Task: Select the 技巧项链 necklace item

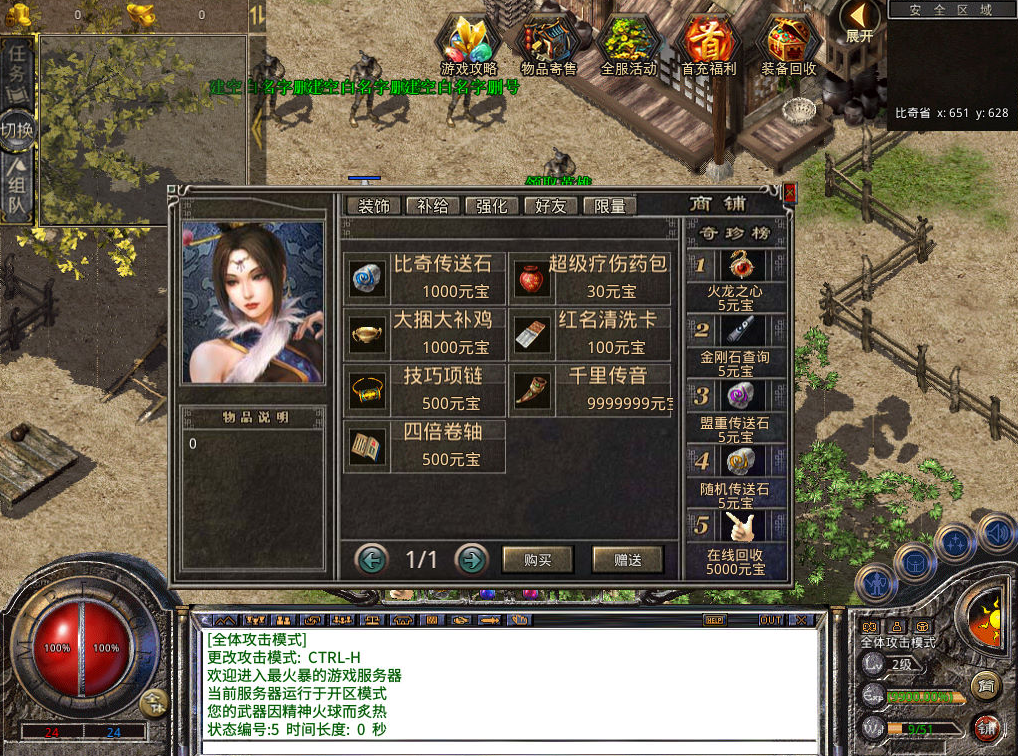Action: click(x=425, y=390)
